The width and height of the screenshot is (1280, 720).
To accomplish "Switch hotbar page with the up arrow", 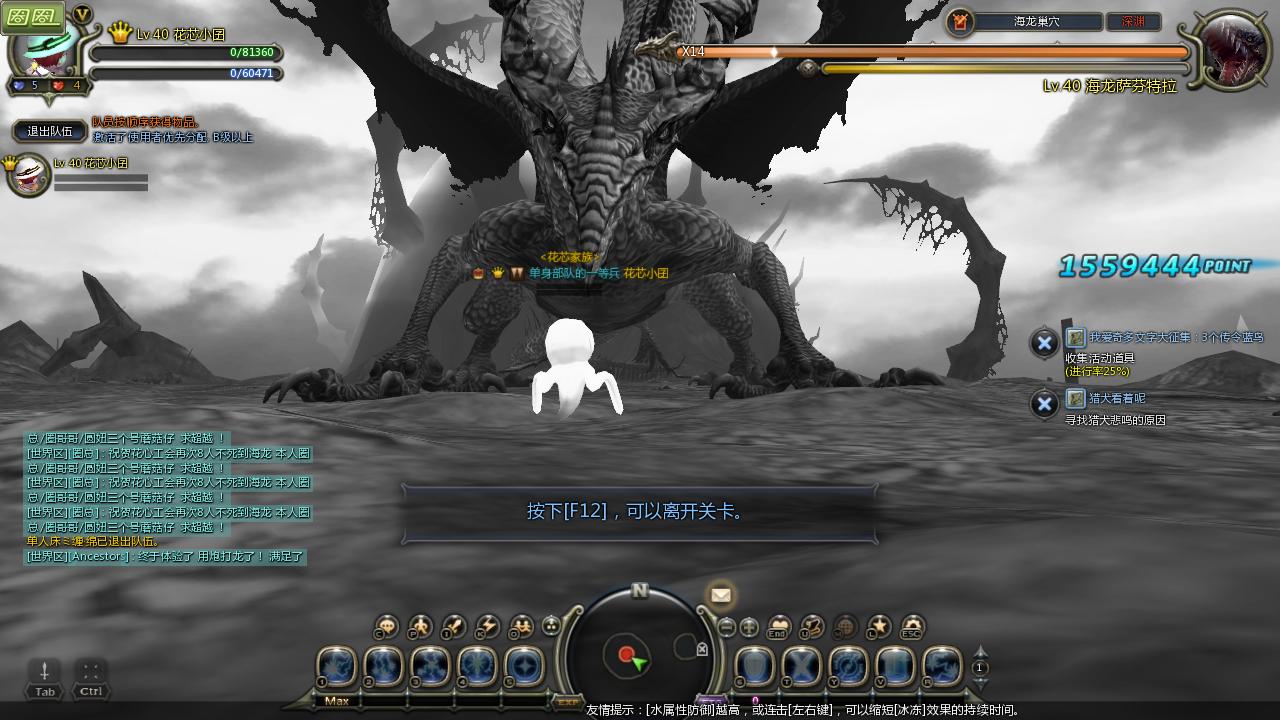I will click(x=980, y=652).
